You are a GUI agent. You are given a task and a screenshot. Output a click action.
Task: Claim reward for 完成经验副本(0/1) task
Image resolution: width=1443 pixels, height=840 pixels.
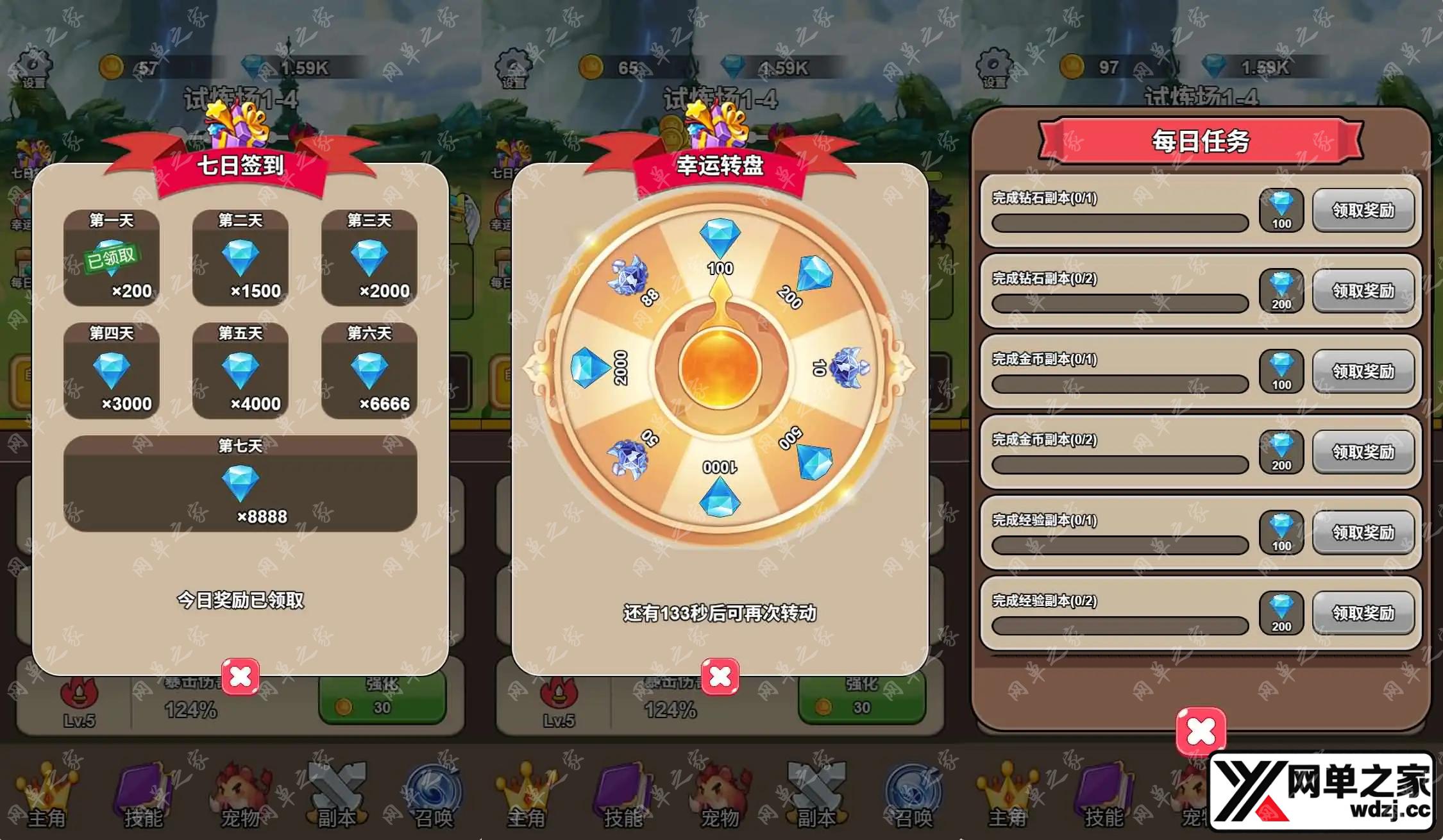1363,532
